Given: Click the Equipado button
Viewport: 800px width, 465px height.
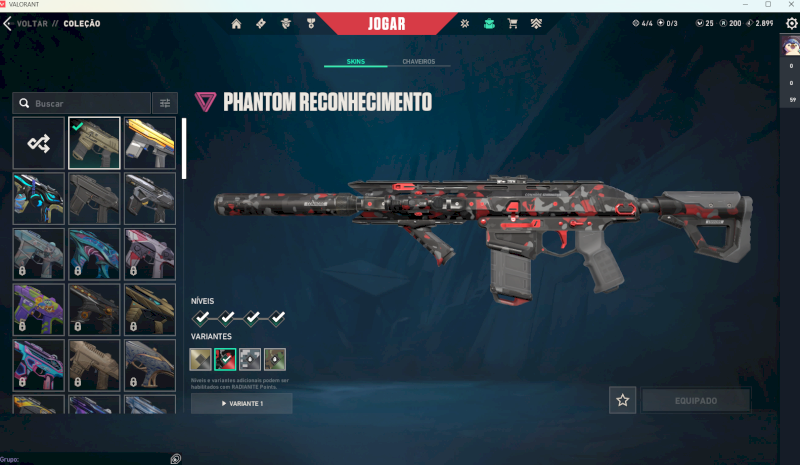Looking at the screenshot, I should [695, 400].
